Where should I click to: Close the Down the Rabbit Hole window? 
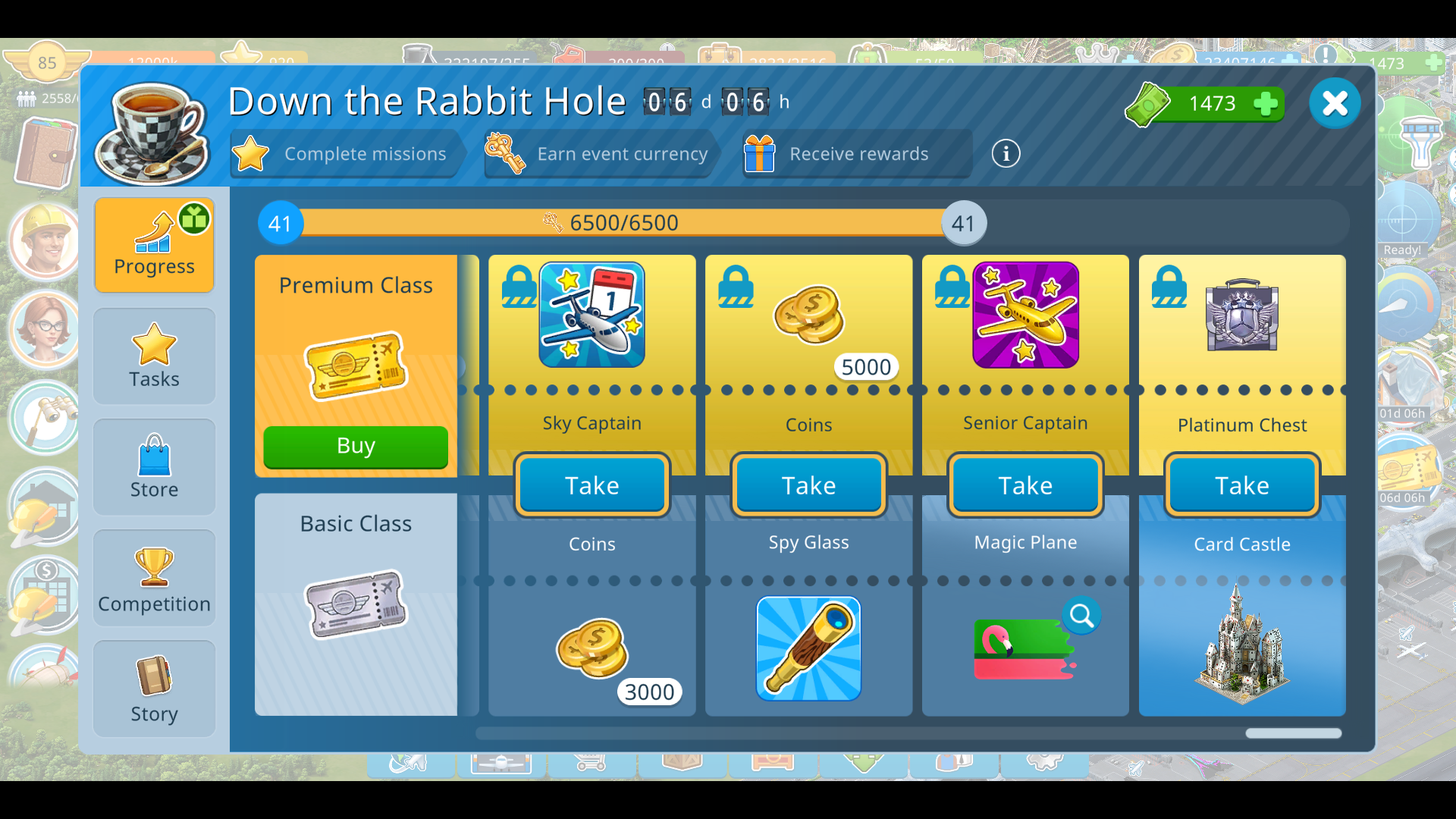click(x=1335, y=103)
